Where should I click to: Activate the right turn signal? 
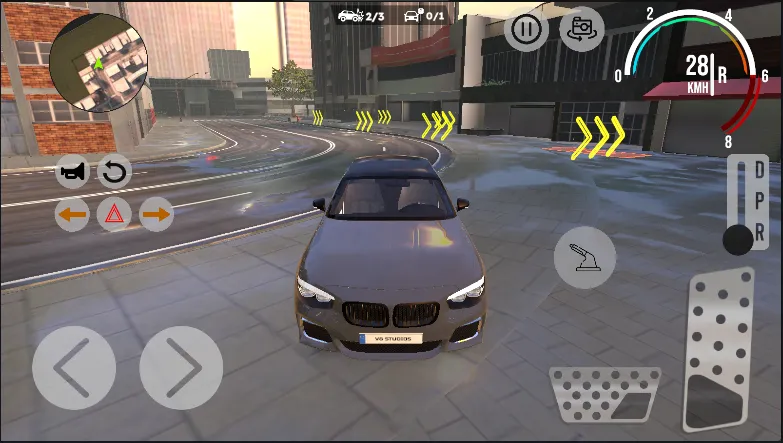click(156, 214)
